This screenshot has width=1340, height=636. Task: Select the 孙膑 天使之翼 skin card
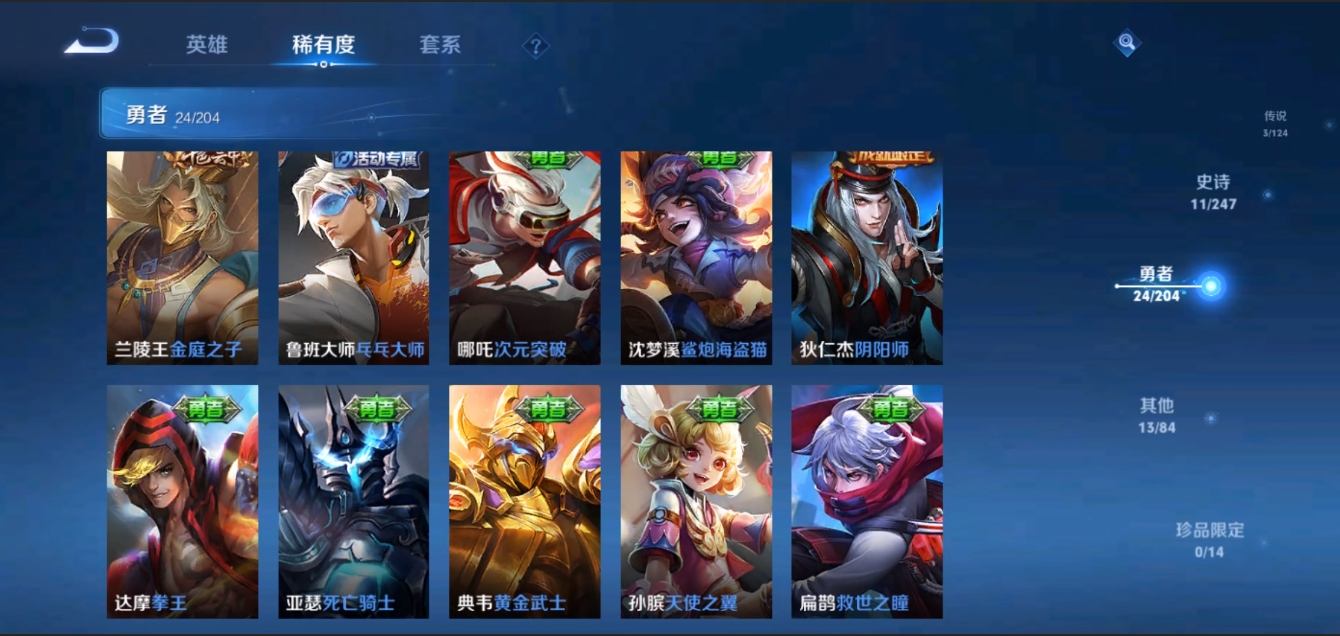(696, 501)
